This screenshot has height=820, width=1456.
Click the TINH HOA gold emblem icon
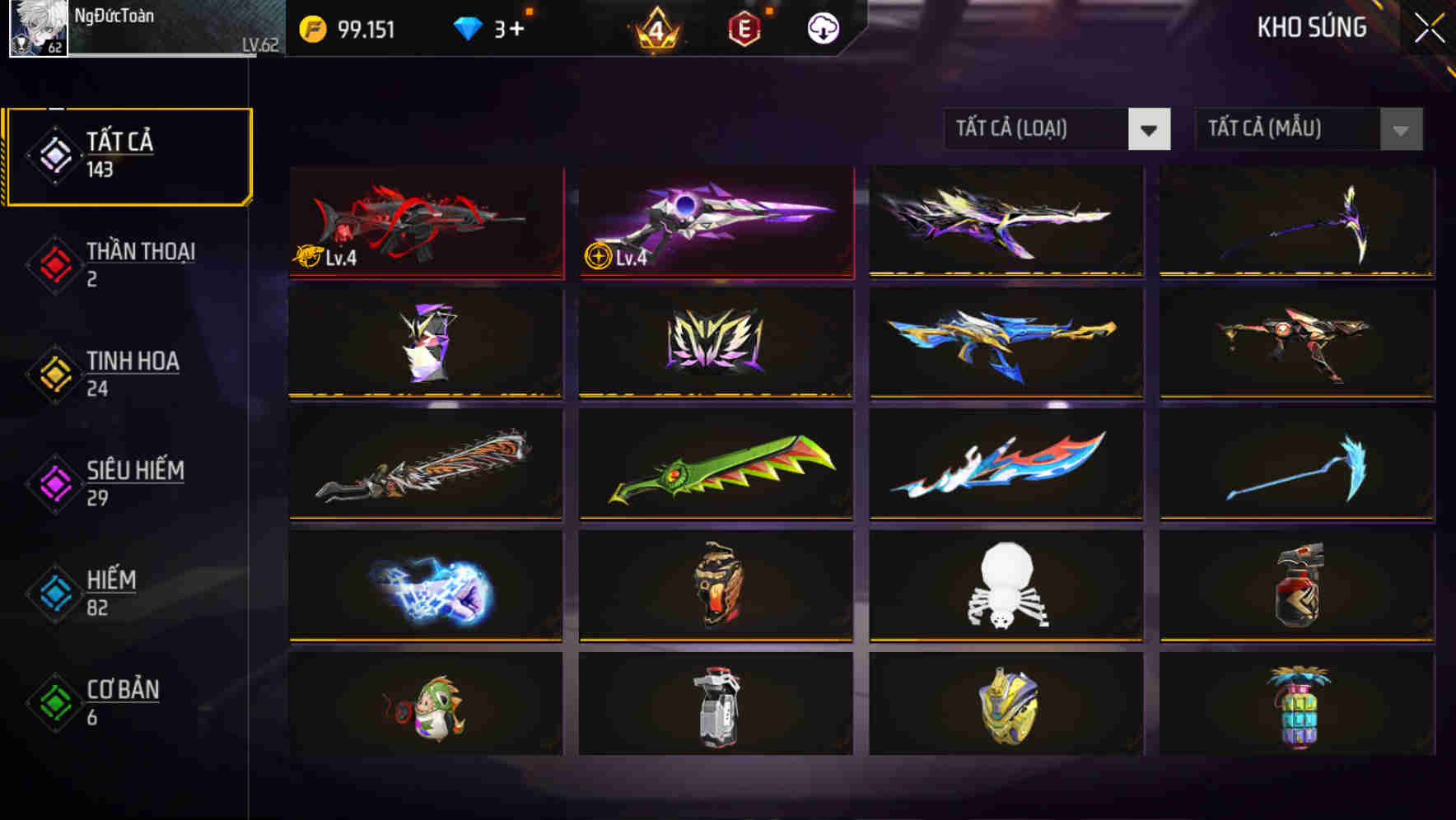tap(53, 373)
